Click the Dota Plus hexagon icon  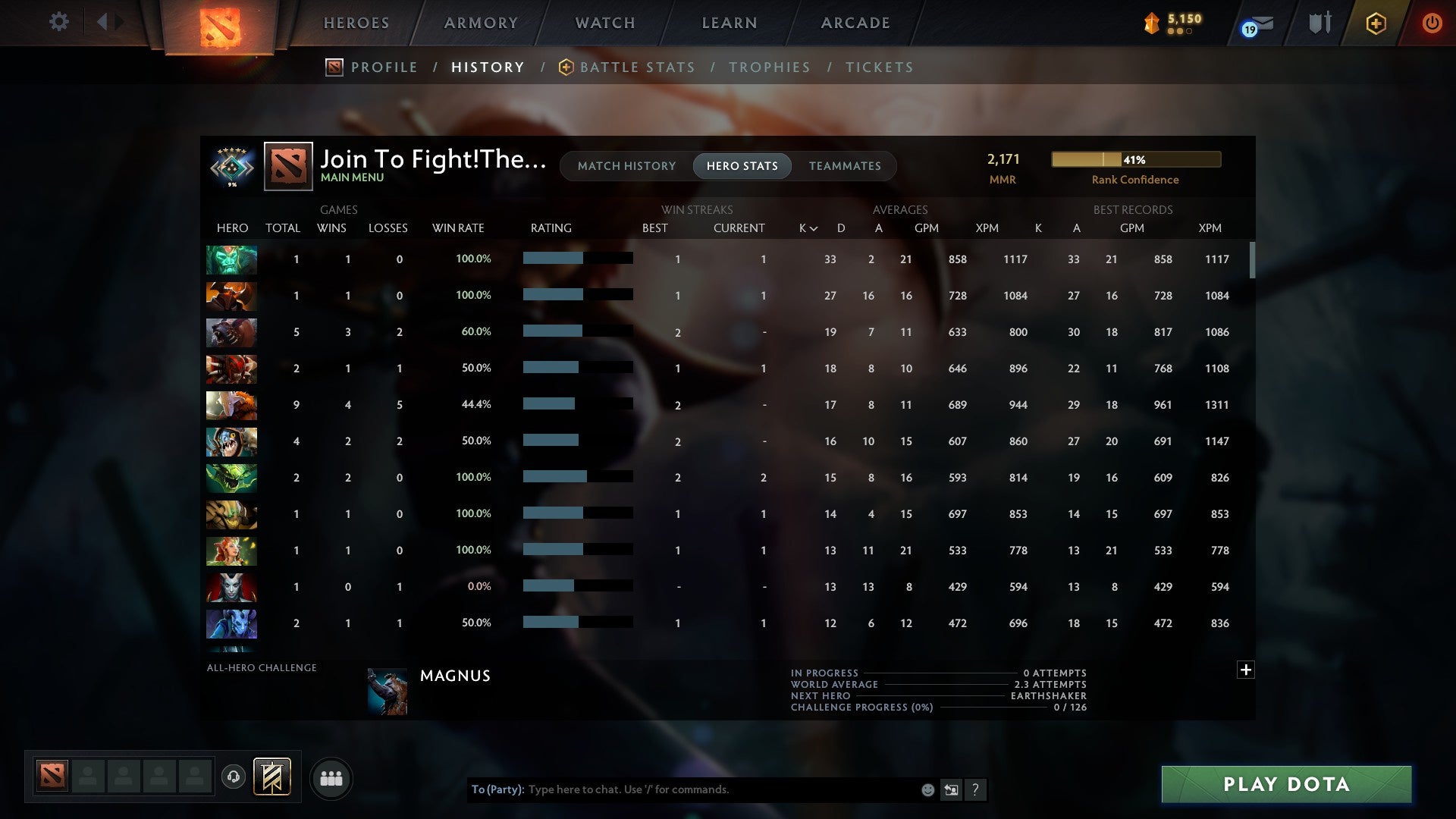tap(1376, 23)
